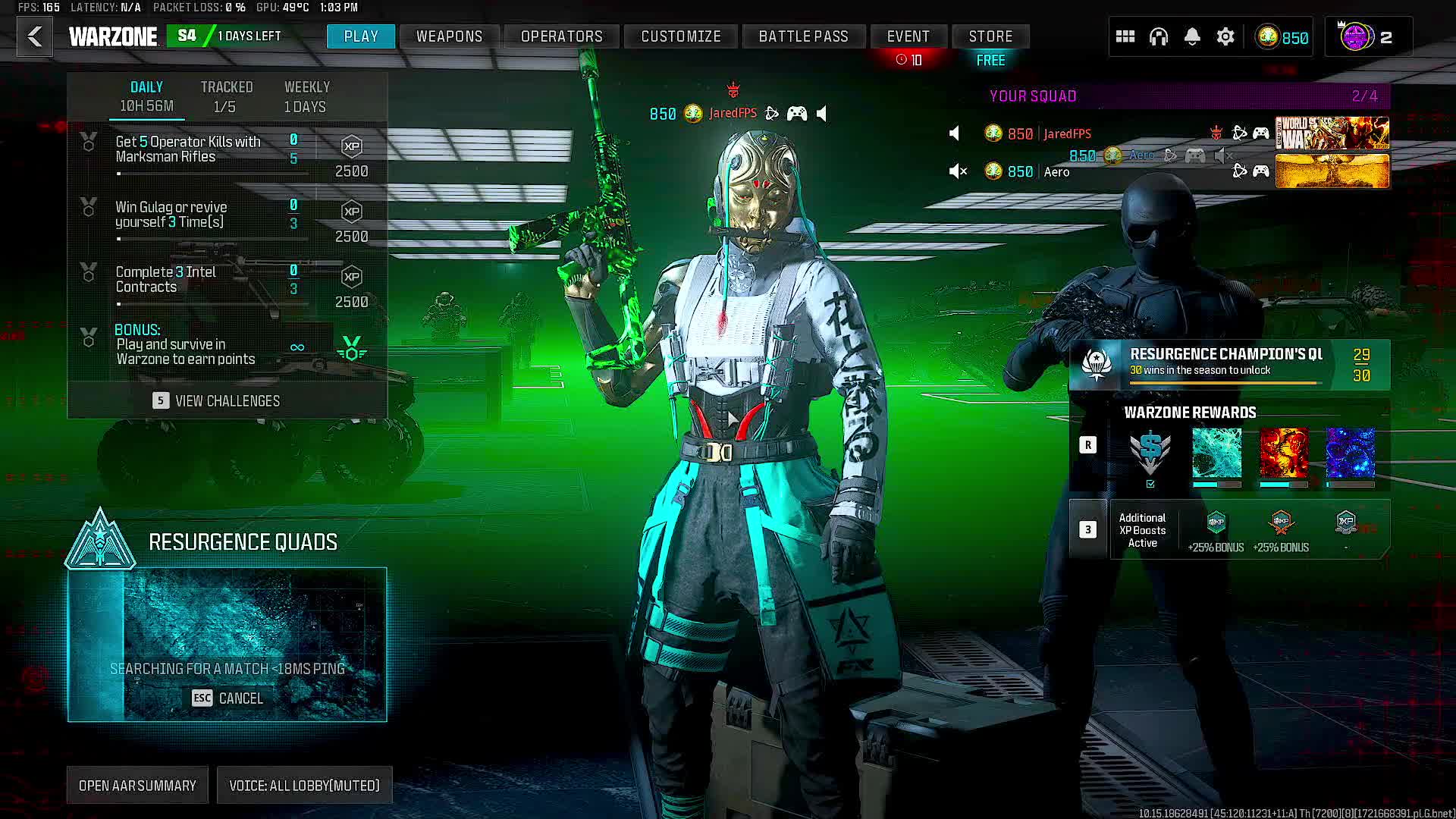The image size is (1456, 819).
Task: Open the Store tab
Action: 990,36
